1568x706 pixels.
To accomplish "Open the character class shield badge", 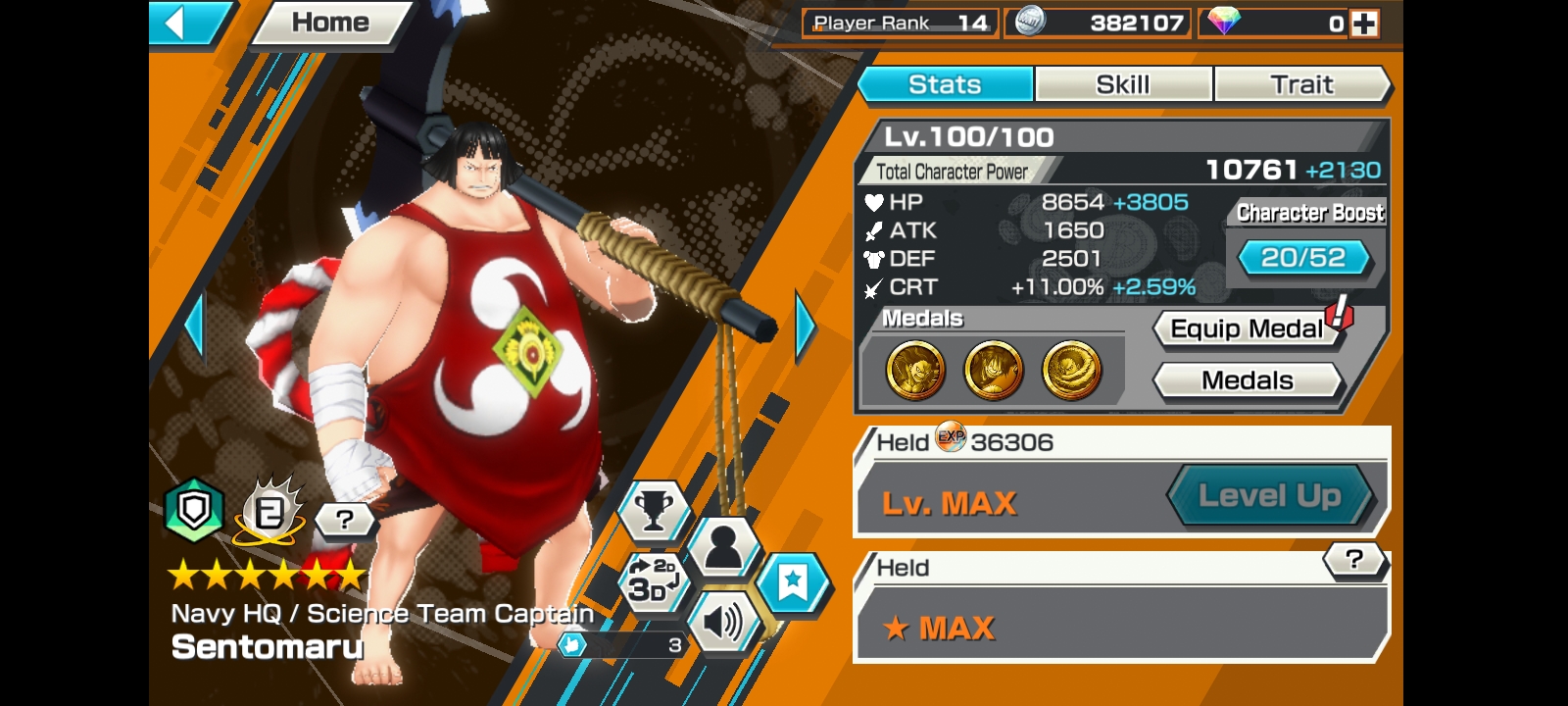I will pos(193,510).
